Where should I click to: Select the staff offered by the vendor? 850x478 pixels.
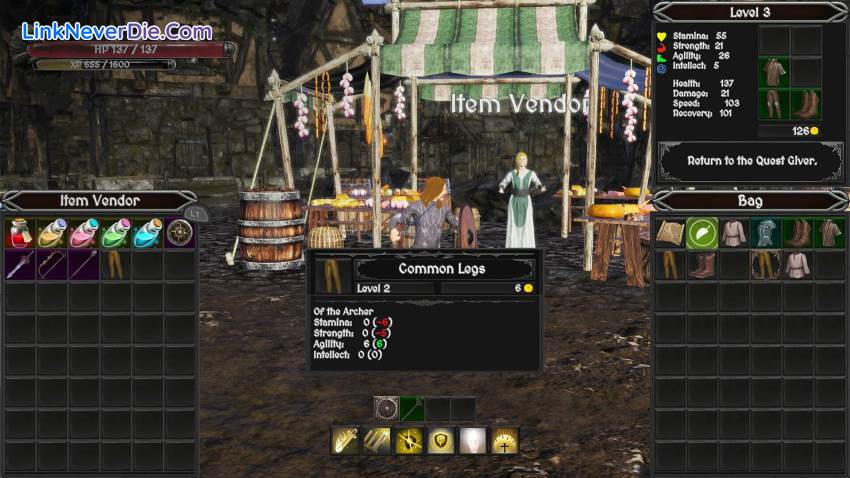click(84, 265)
